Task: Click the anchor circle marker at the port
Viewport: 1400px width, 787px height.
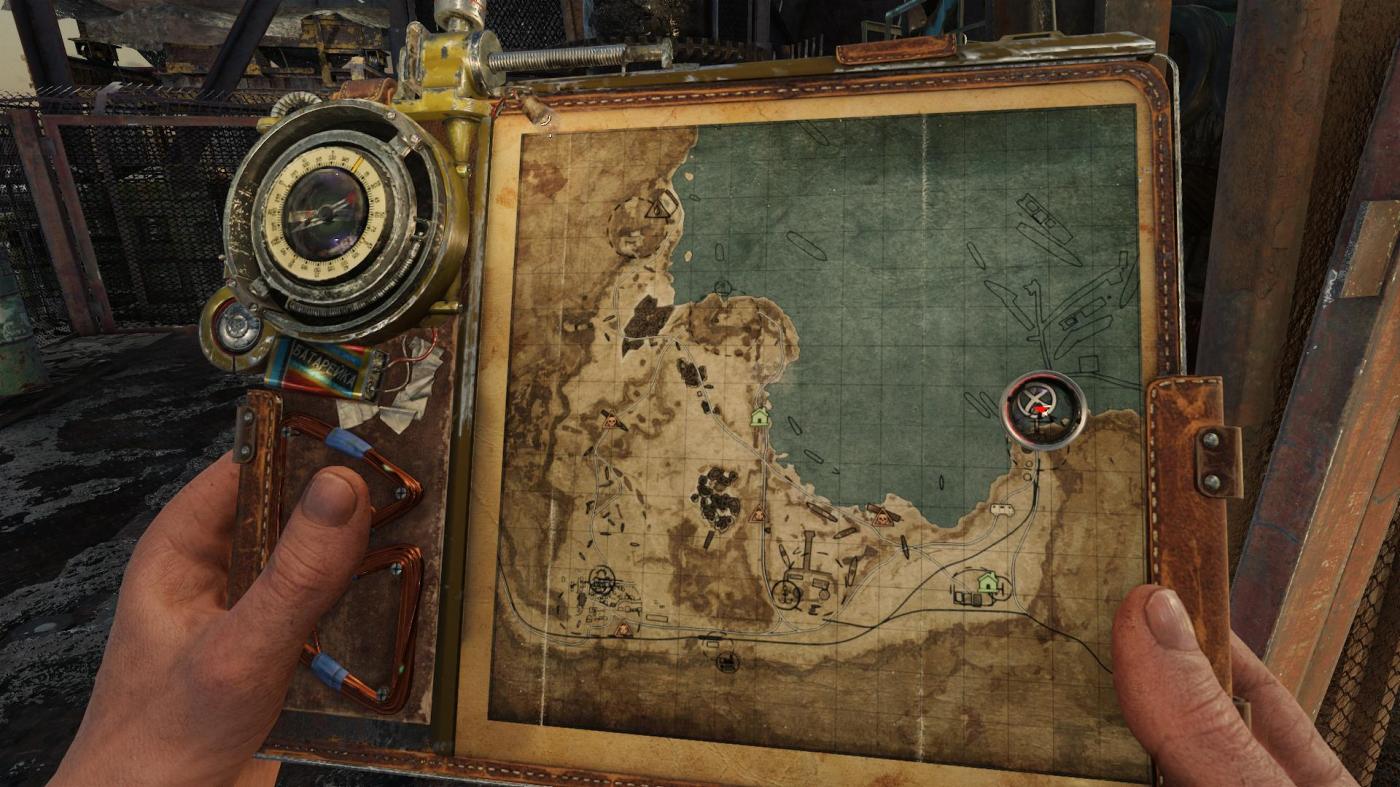Action: 787,594
